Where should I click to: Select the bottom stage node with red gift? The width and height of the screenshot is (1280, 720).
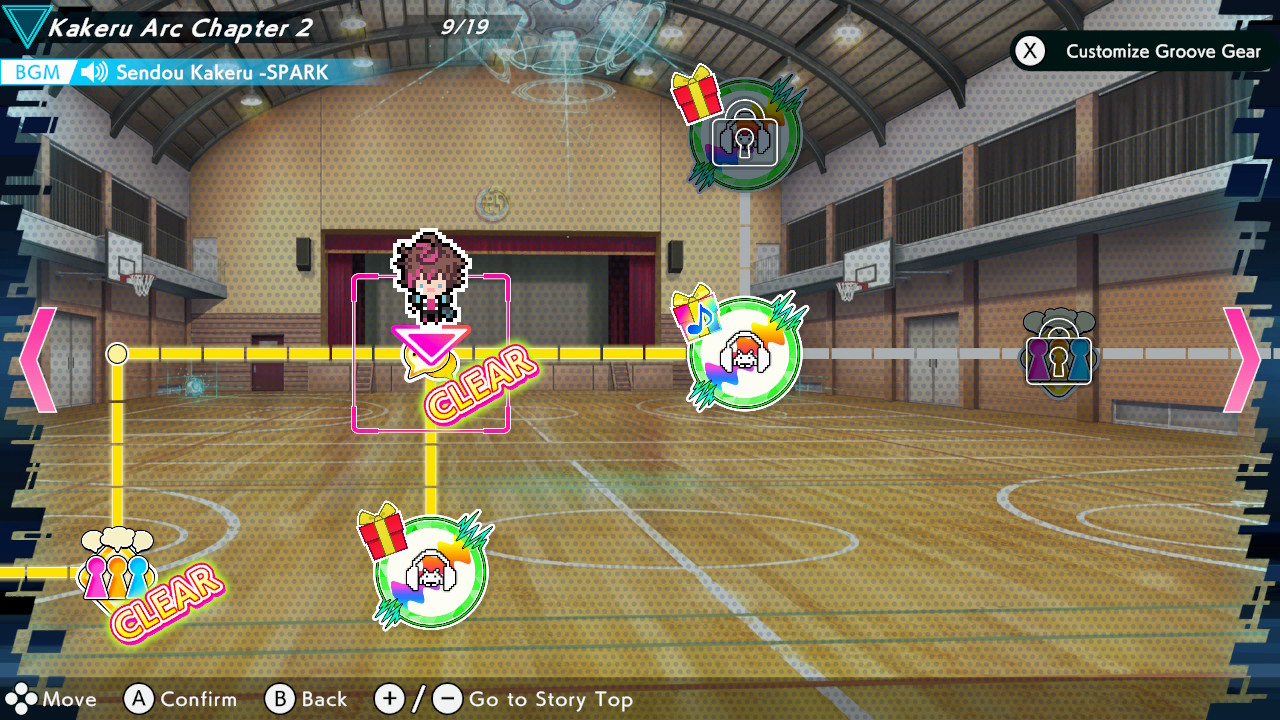pos(430,572)
